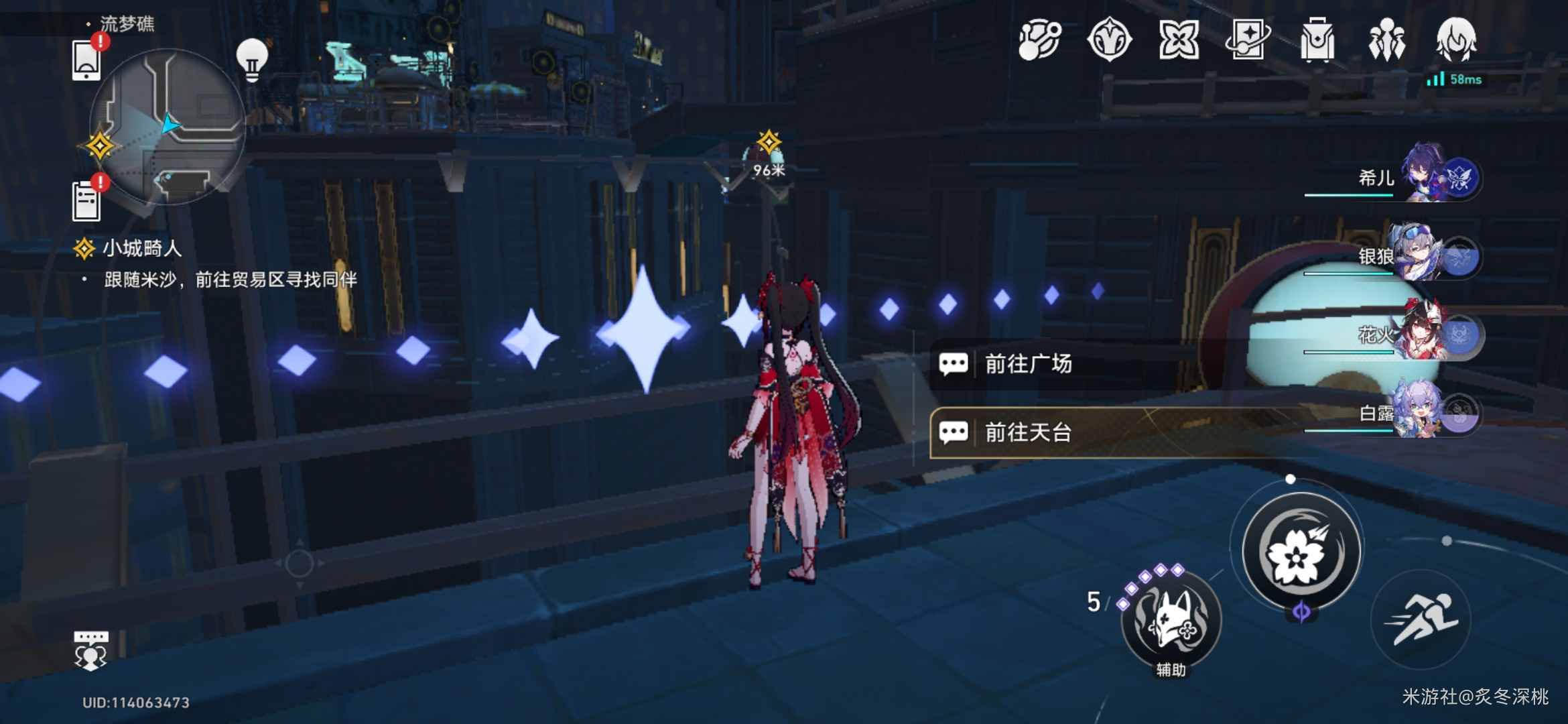The height and width of the screenshot is (724, 1568).
Task: Activate the 辅助 fox mask technique
Action: pyautogui.click(x=1171, y=621)
